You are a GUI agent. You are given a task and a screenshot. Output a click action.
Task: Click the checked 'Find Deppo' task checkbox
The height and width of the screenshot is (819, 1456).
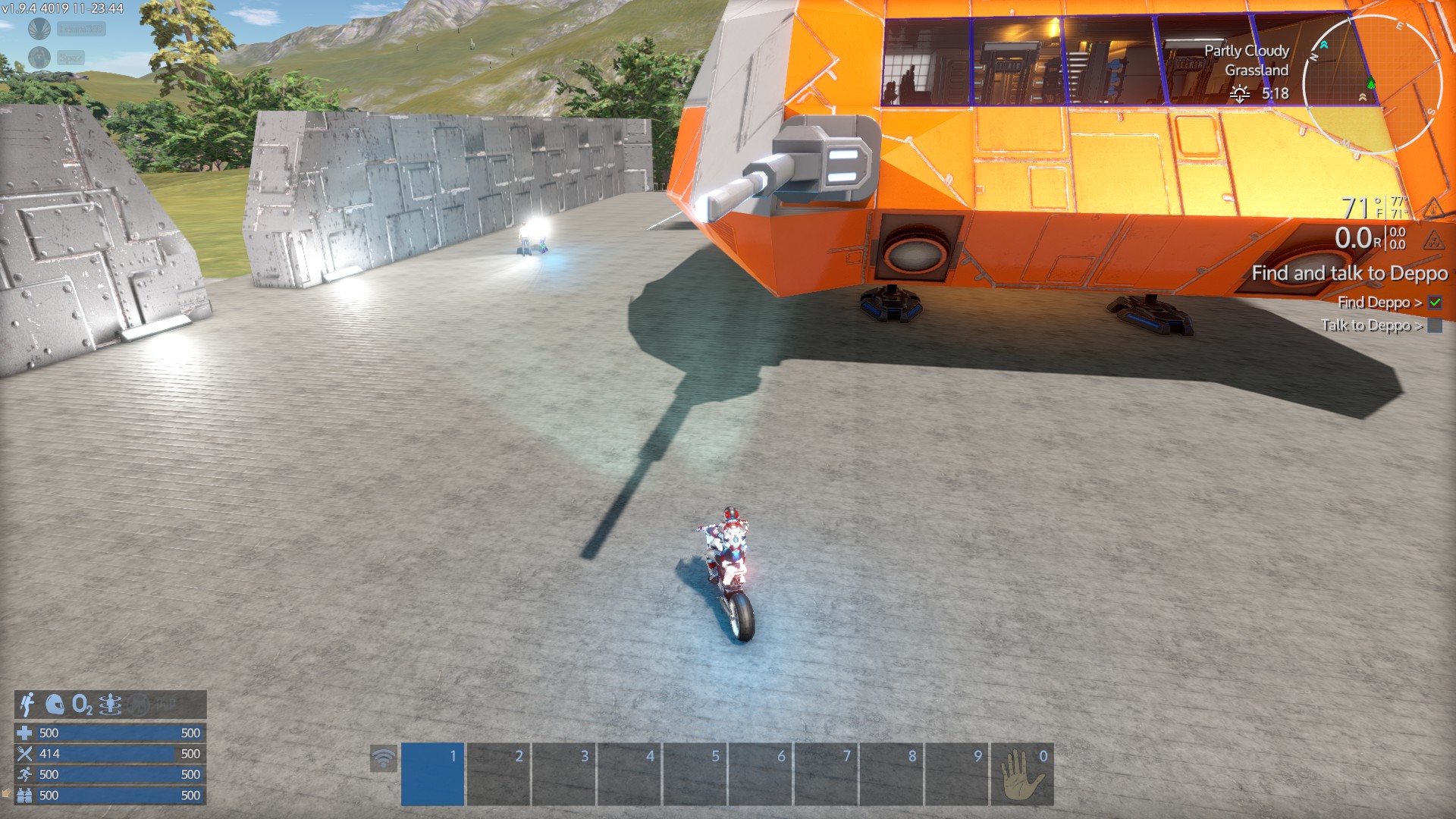(1435, 303)
